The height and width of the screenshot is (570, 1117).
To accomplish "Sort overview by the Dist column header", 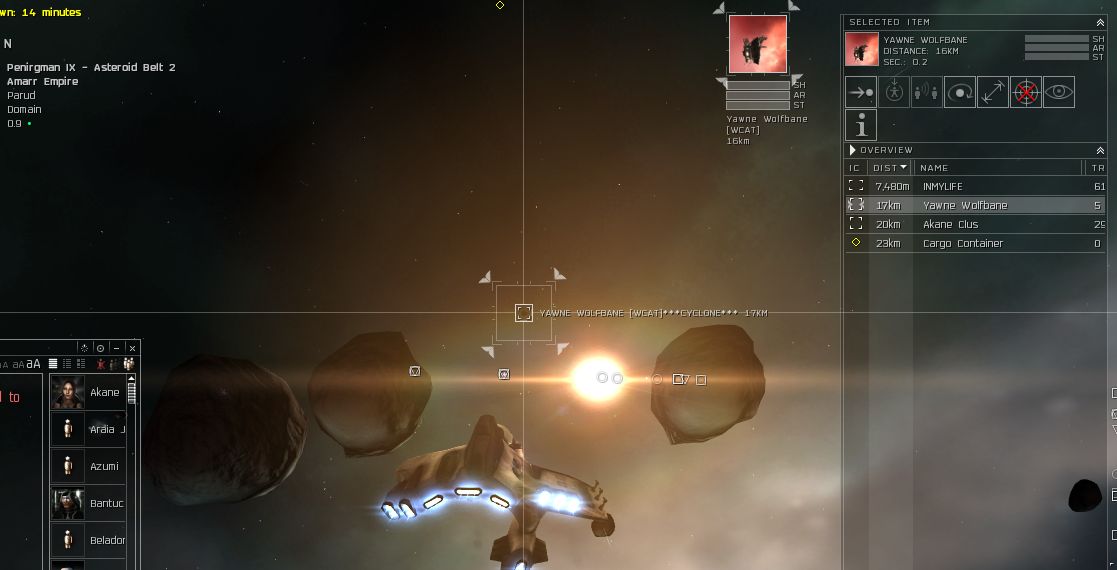I will 890,168.
